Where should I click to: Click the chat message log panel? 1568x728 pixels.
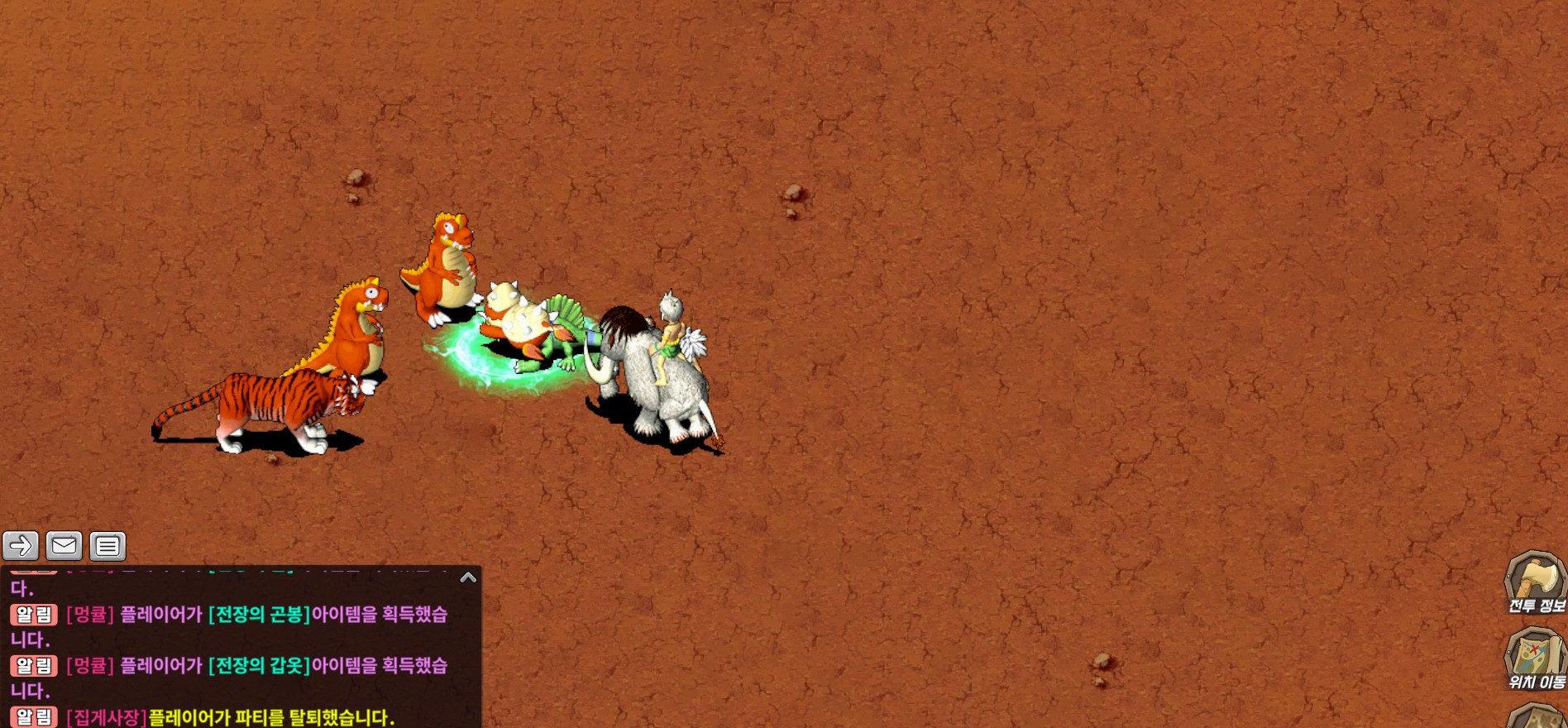(x=240, y=654)
